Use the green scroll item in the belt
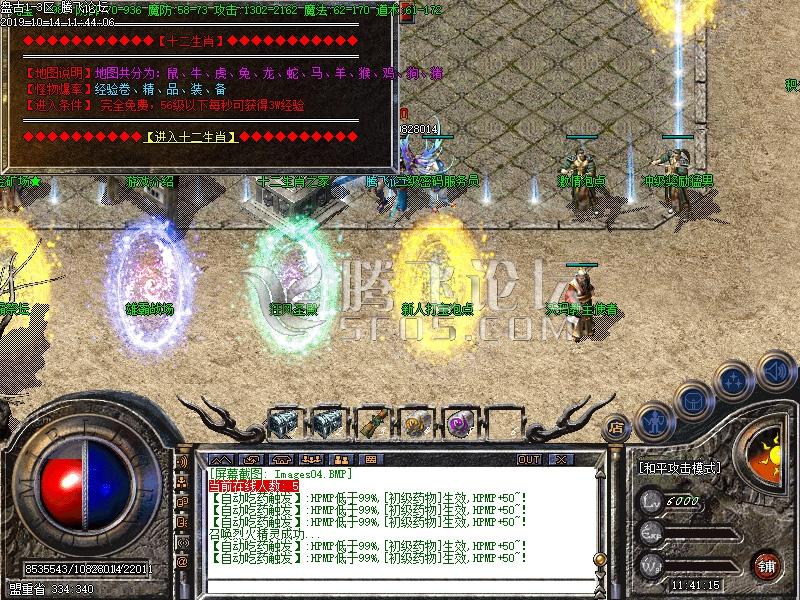Viewport: 800px width, 600px height. point(373,423)
